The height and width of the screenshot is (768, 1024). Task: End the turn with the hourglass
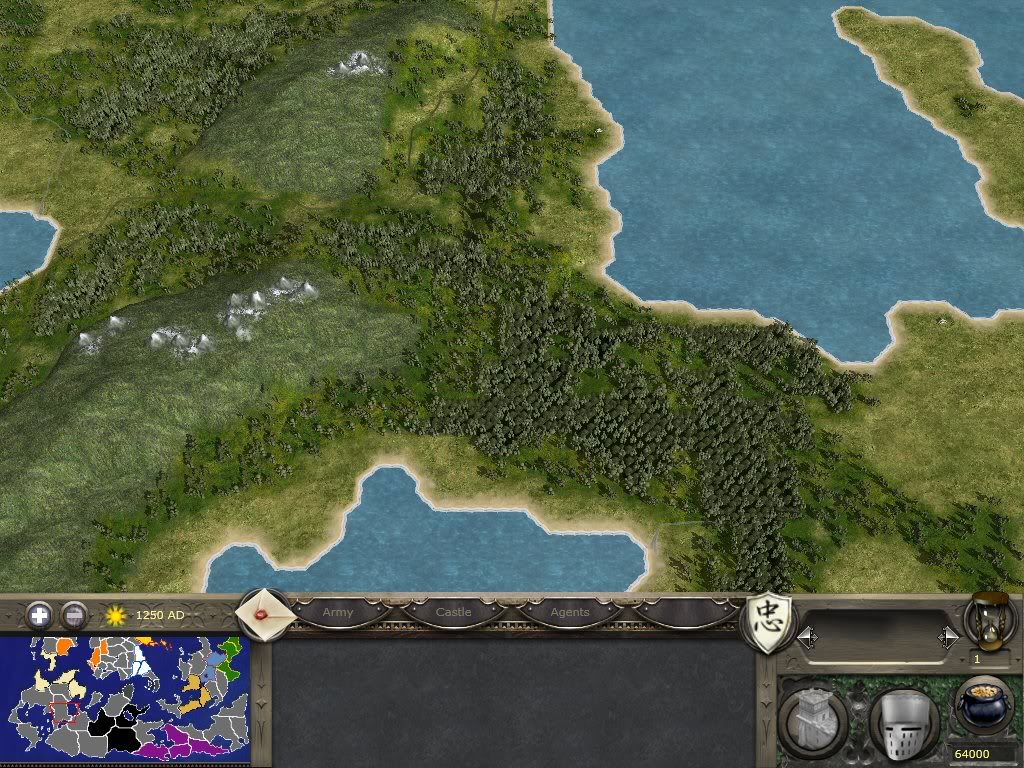988,620
